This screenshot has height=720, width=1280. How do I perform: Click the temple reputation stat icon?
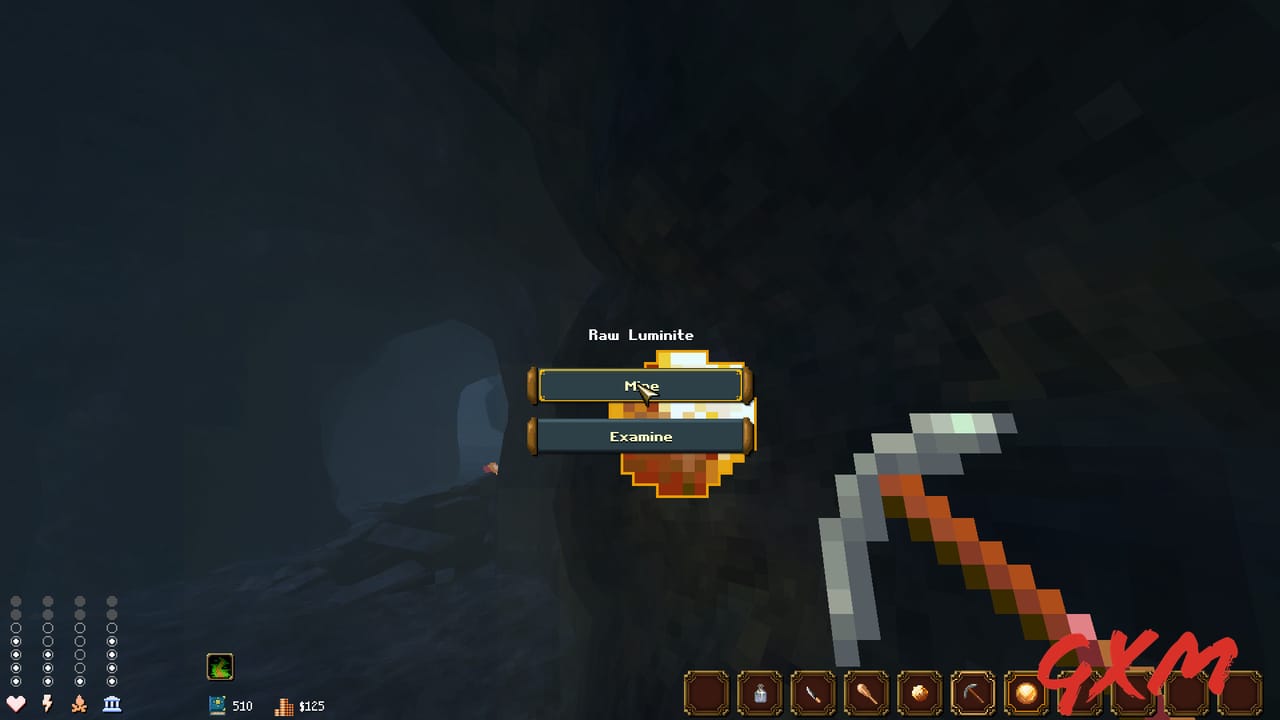[x=111, y=705]
